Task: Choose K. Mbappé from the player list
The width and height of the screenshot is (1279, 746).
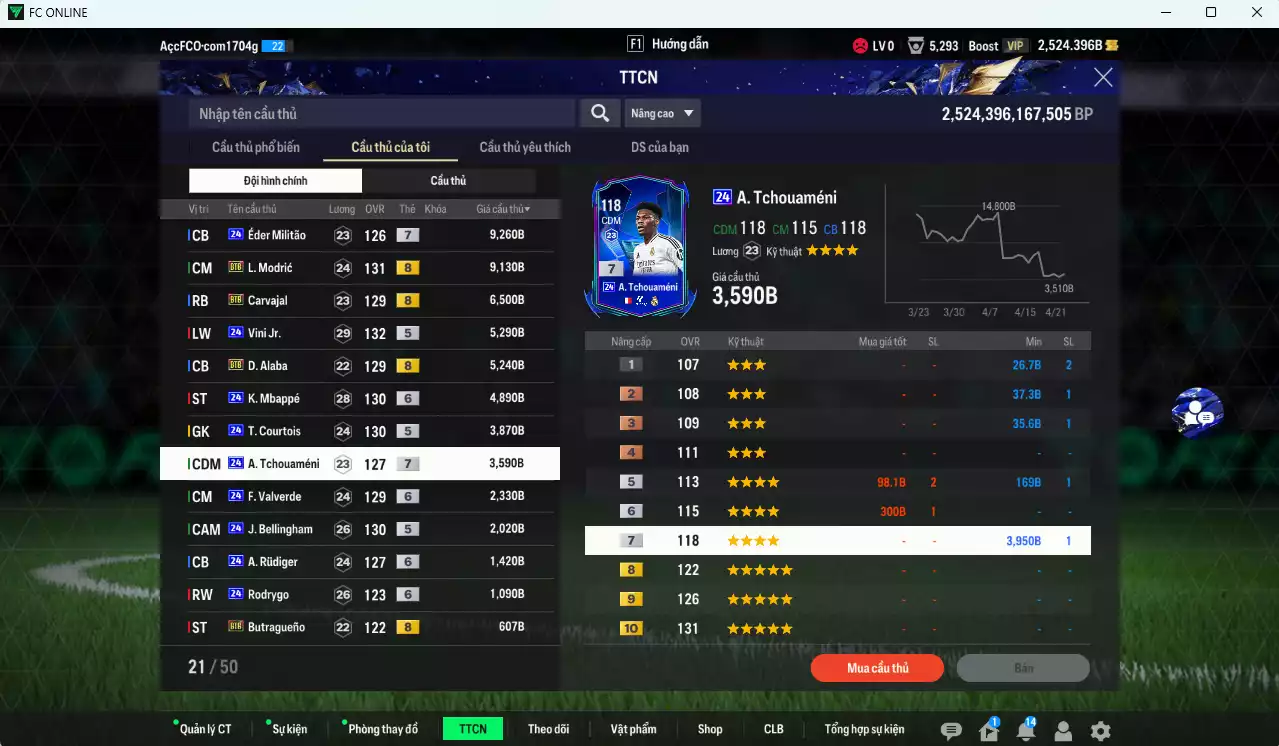Action: tap(360, 399)
